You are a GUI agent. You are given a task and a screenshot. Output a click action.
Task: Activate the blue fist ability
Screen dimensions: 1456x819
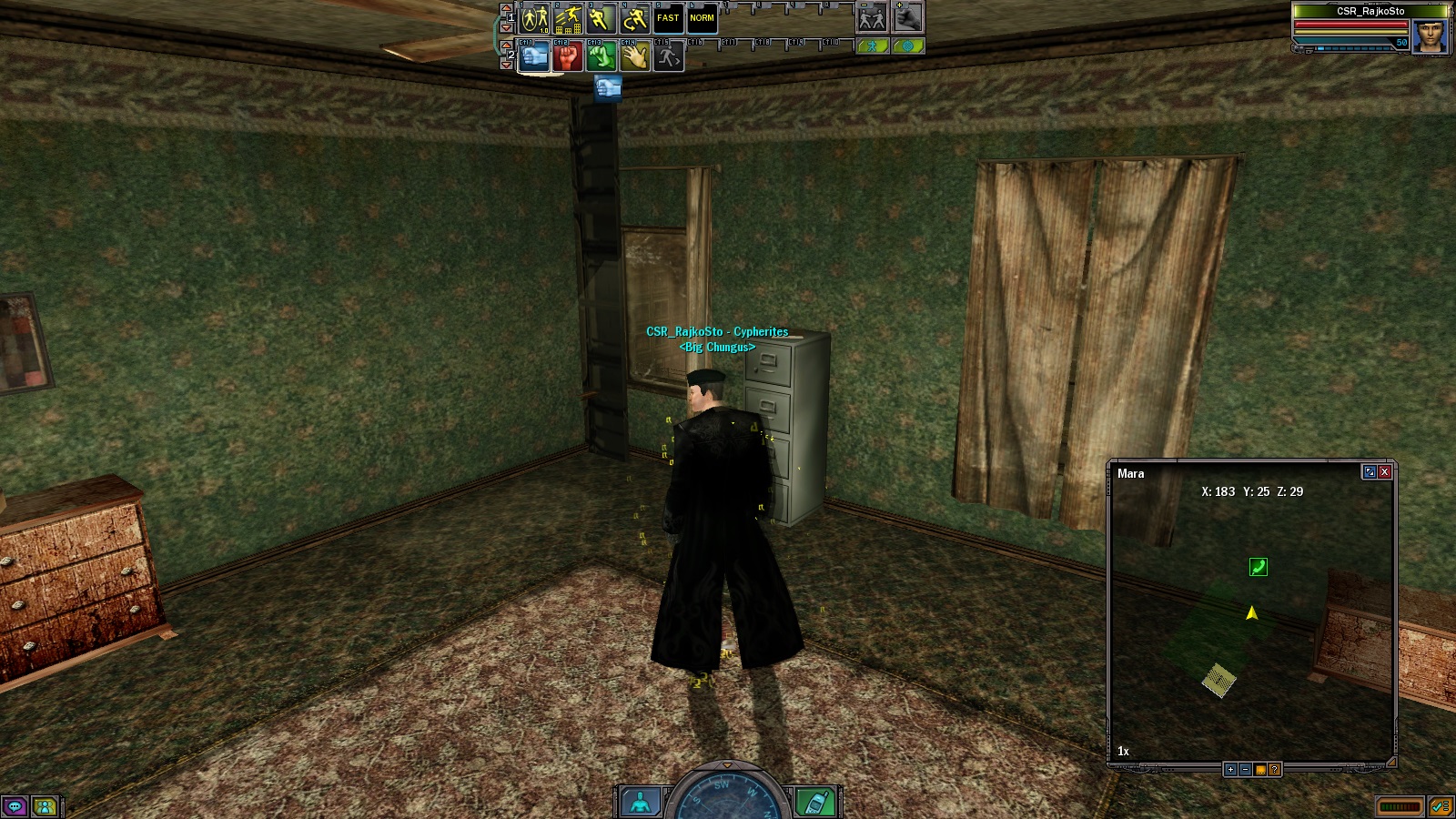[534, 57]
